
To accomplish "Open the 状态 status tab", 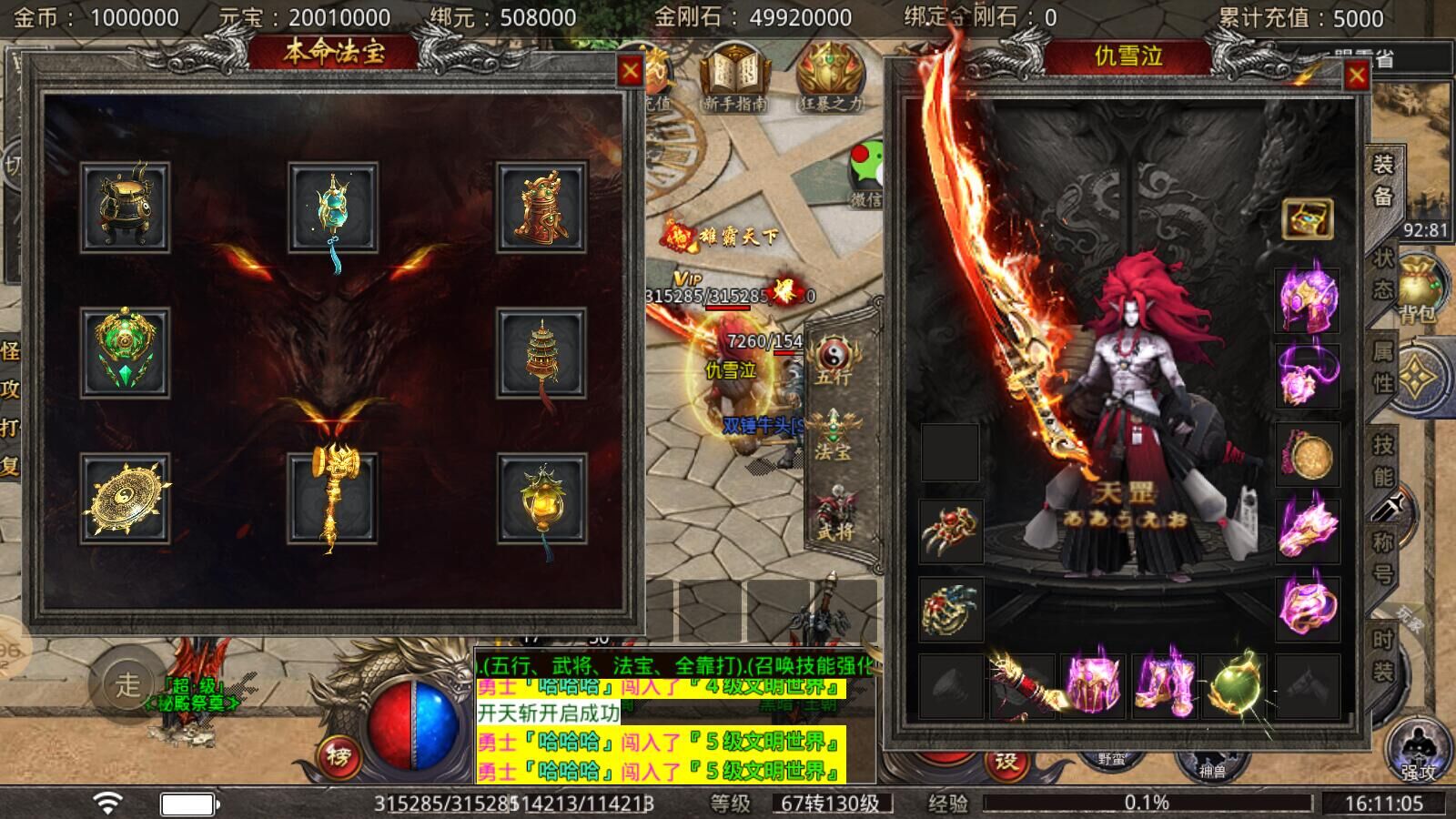I will pyautogui.click(x=1382, y=274).
